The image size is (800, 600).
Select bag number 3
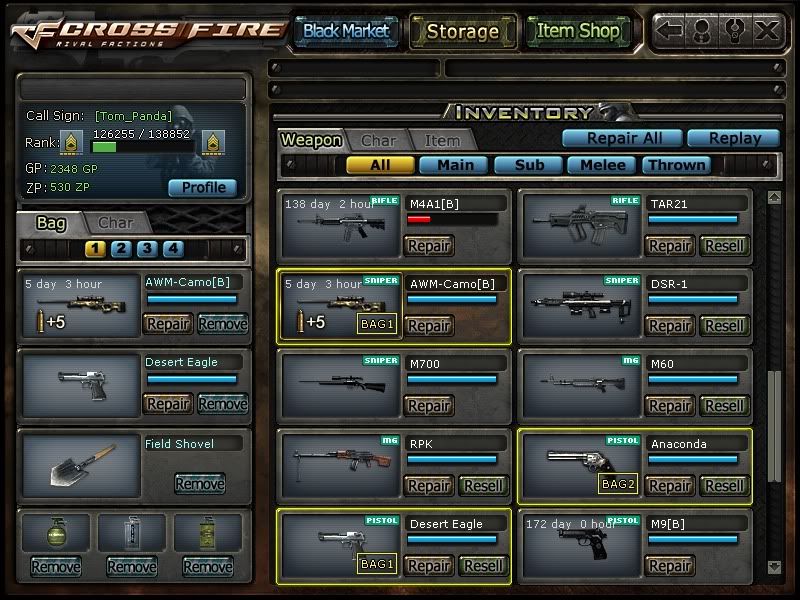[x=147, y=249]
